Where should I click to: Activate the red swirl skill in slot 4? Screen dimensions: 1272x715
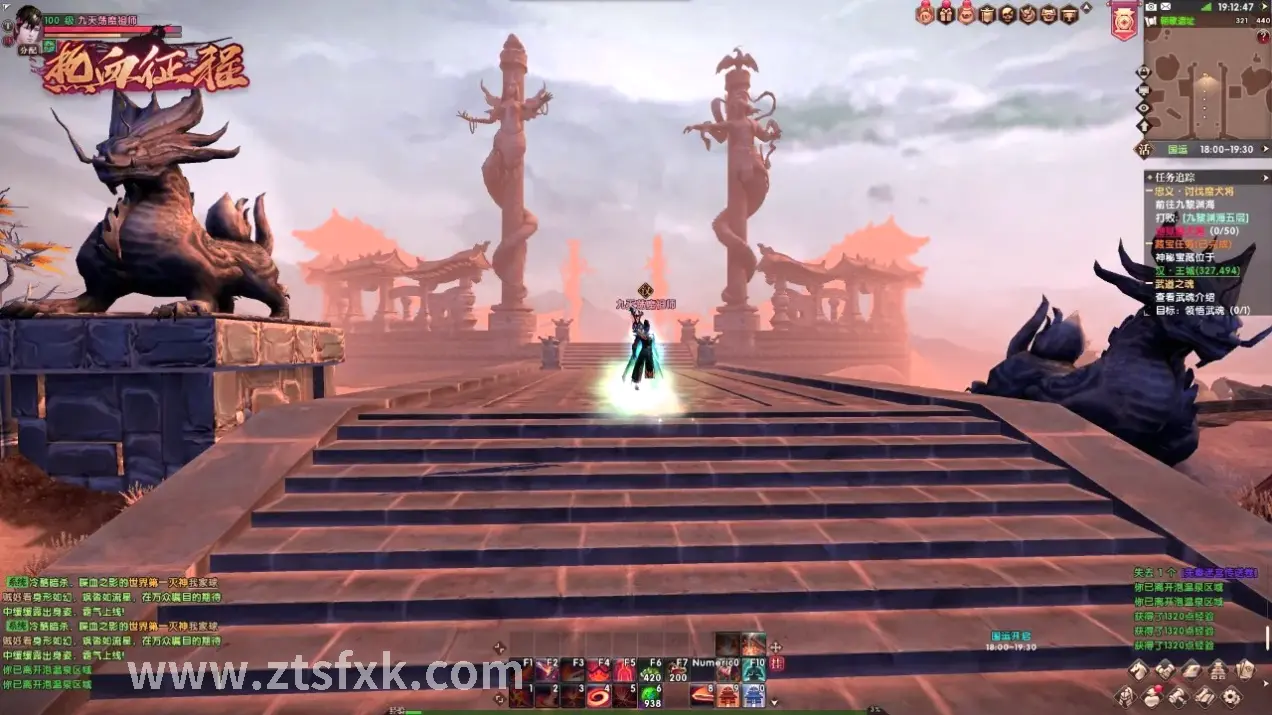(599, 695)
